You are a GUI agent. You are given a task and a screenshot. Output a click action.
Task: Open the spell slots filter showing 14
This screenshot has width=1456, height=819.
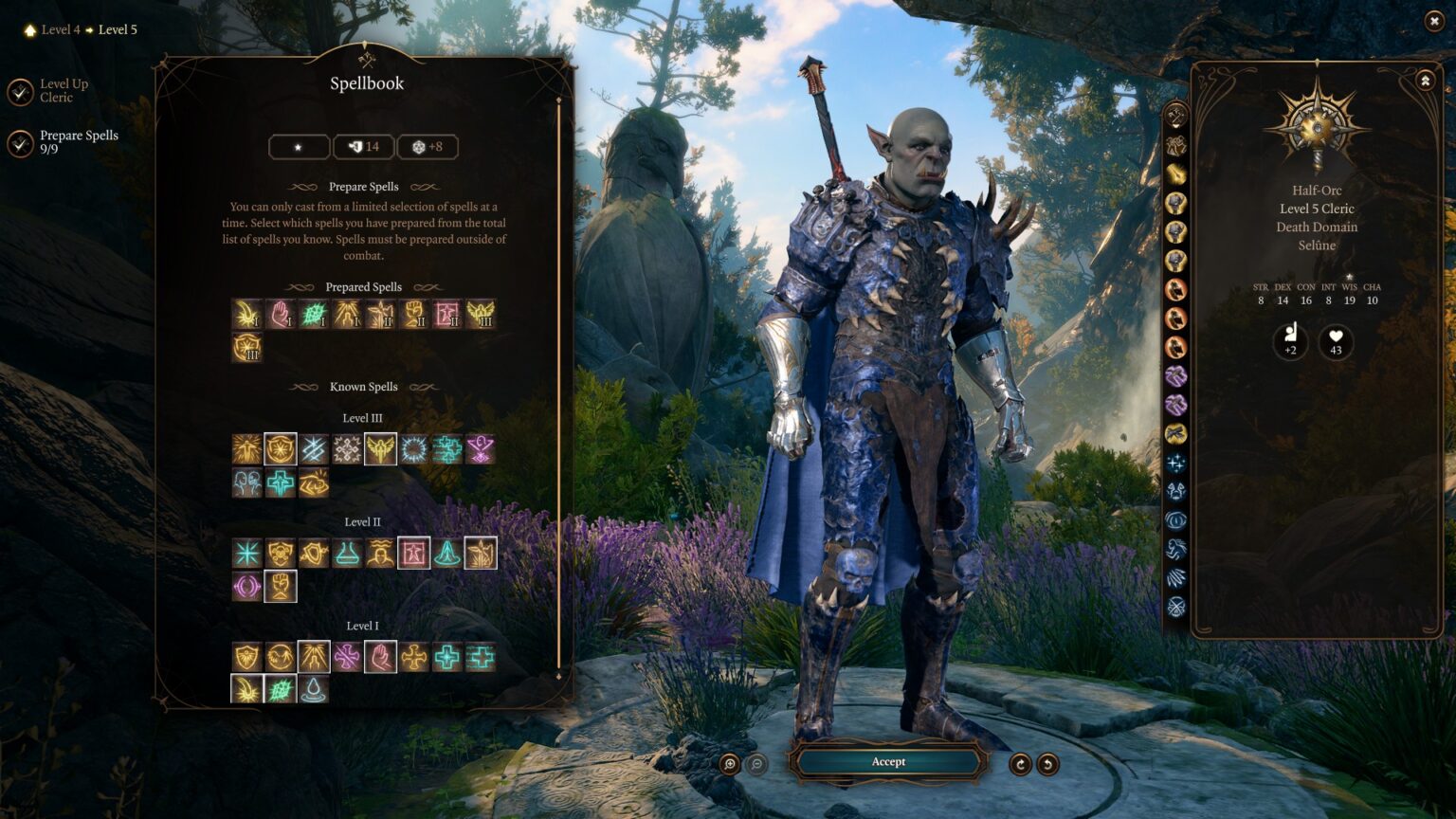(364, 146)
